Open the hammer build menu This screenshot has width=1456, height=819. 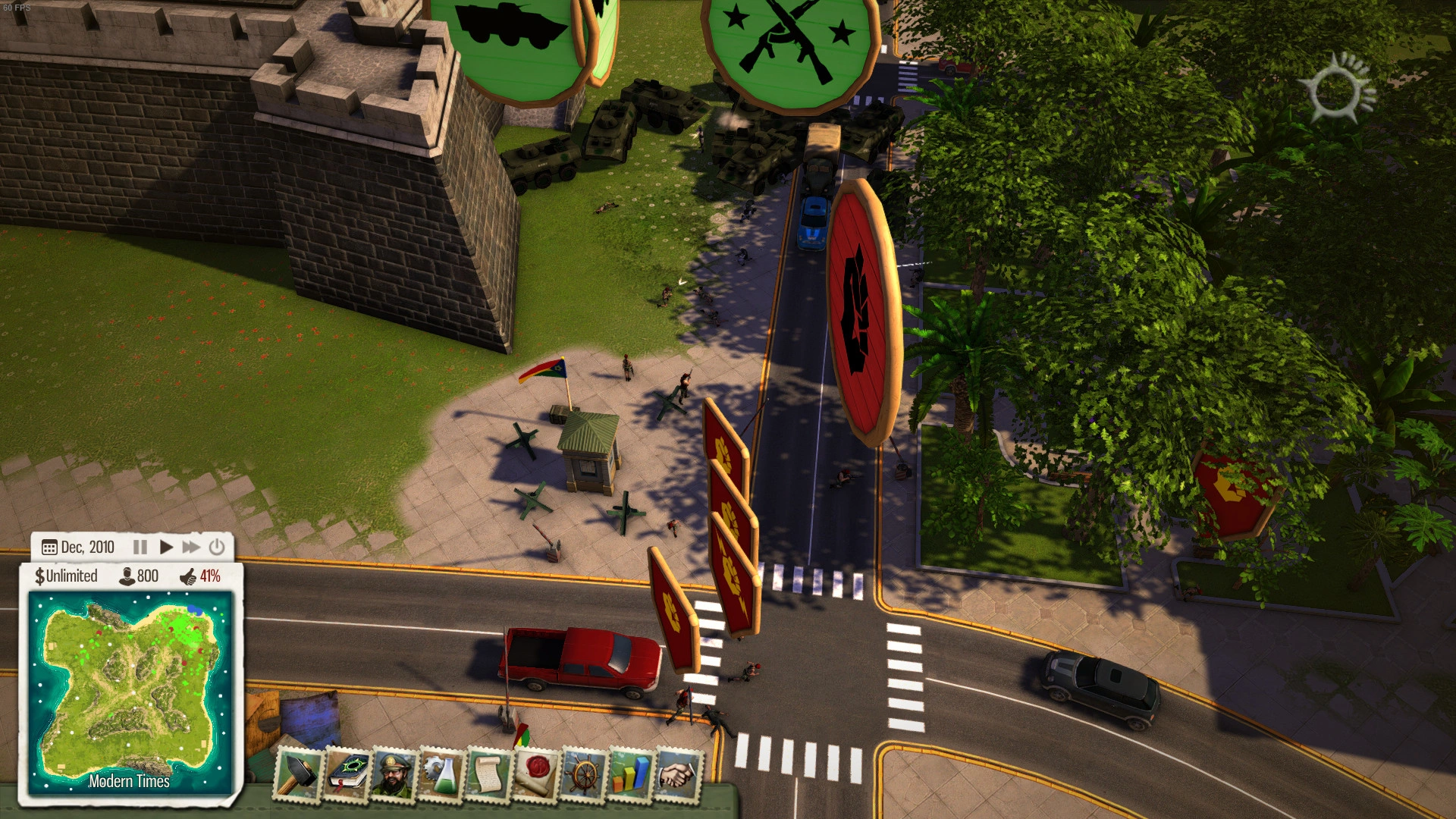point(298,774)
